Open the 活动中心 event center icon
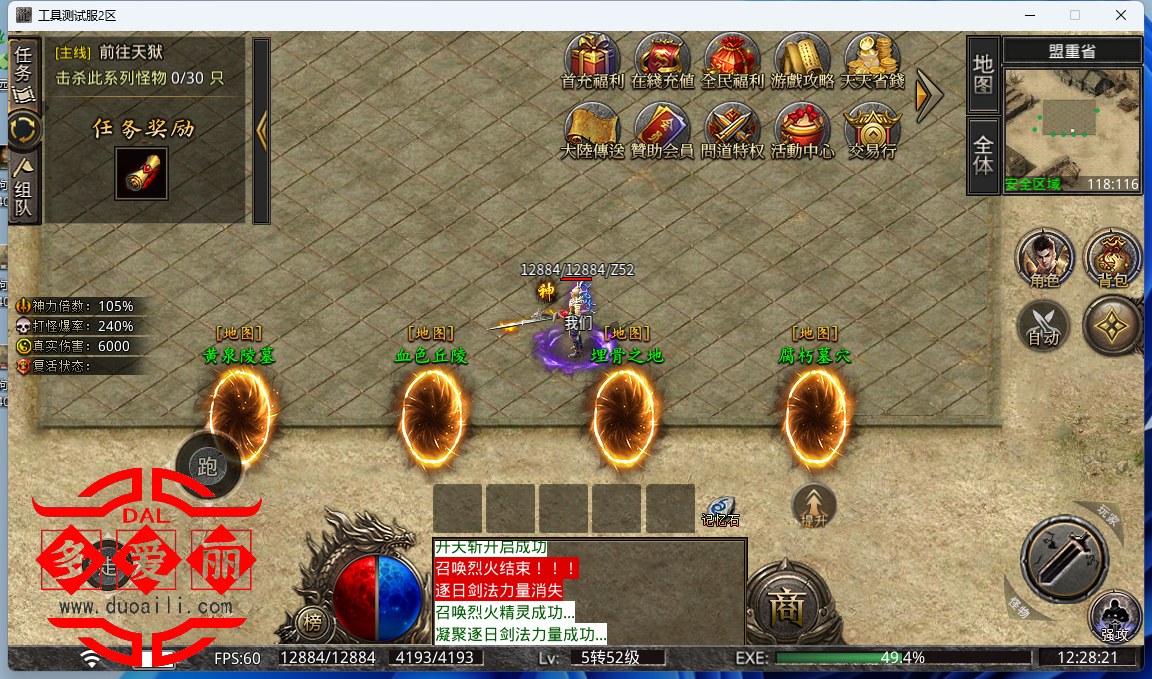Image resolution: width=1152 pixels, height=679 pixels. pos(802,128)
